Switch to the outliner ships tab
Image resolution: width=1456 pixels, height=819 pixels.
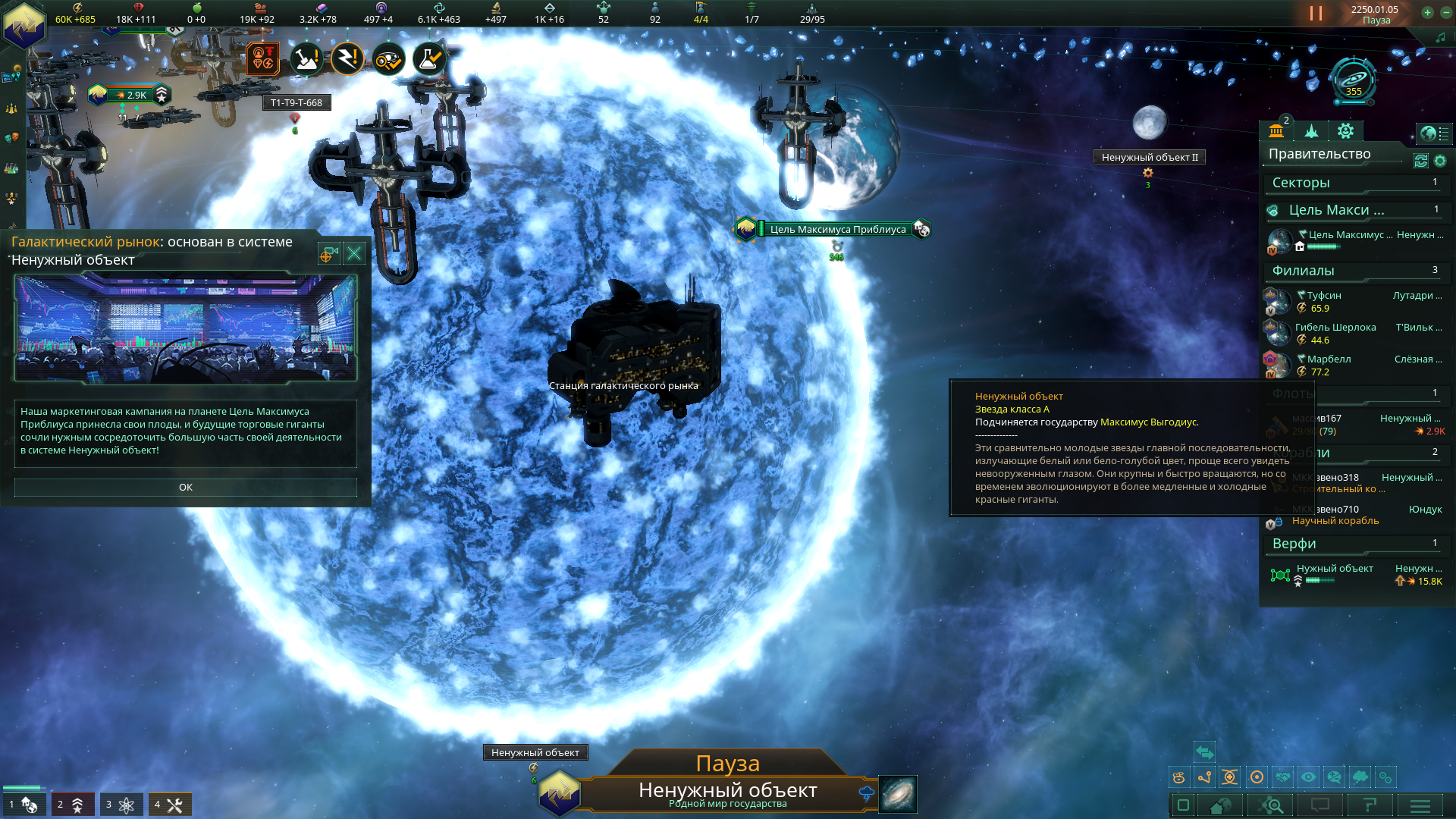point(1311,131)
